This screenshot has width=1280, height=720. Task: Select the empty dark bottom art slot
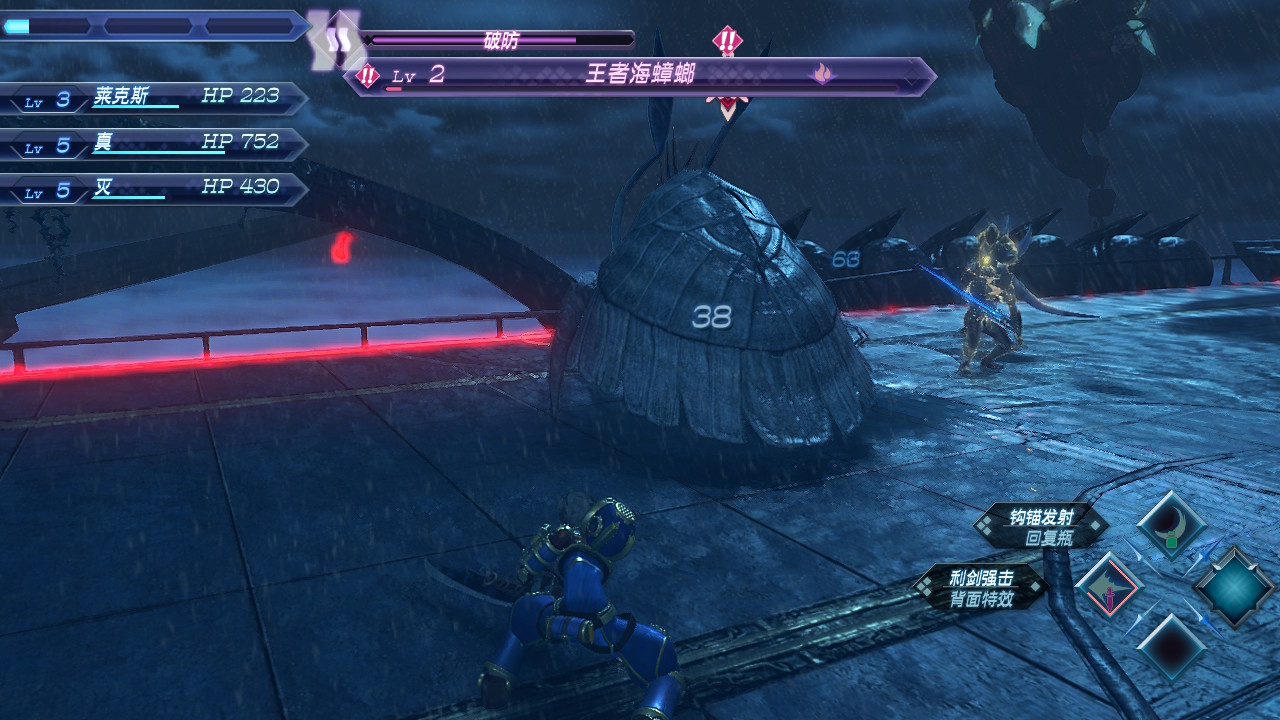pyautogui.click(x=1171, y=648)
